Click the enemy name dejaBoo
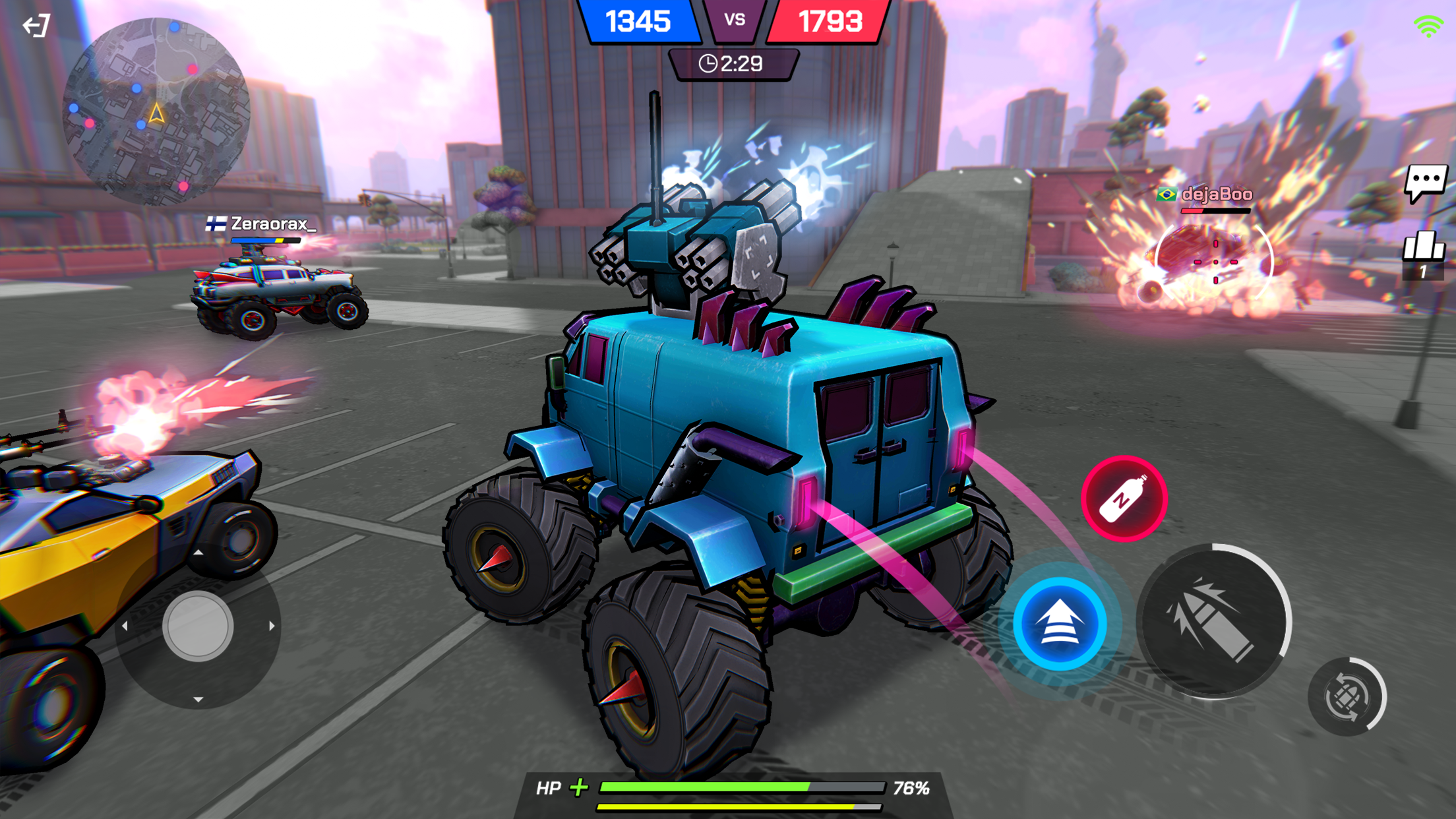 pos(1217,195)
